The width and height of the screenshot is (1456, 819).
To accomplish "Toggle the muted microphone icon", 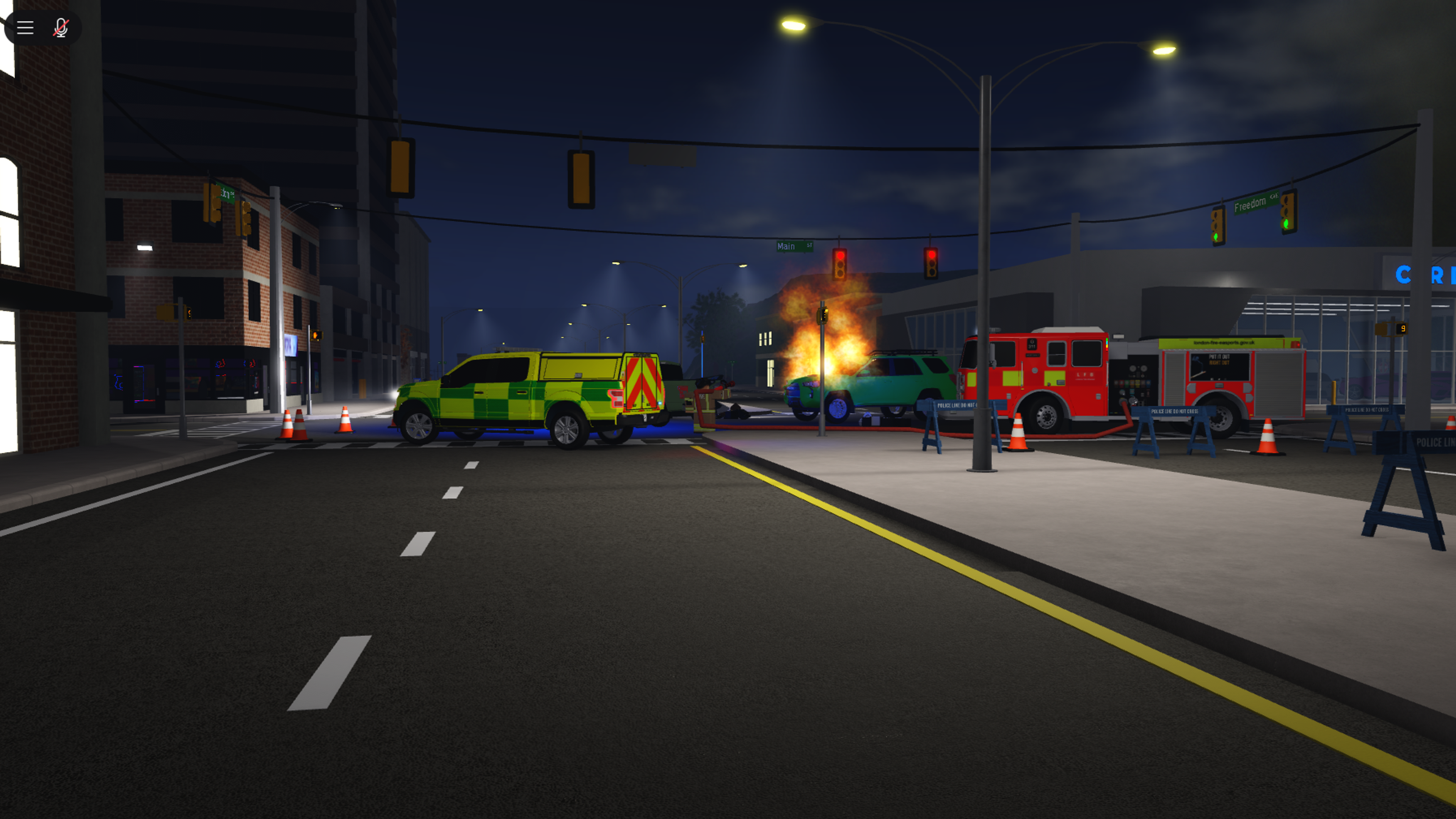I will pyautogui.click(x=61, y=28).
